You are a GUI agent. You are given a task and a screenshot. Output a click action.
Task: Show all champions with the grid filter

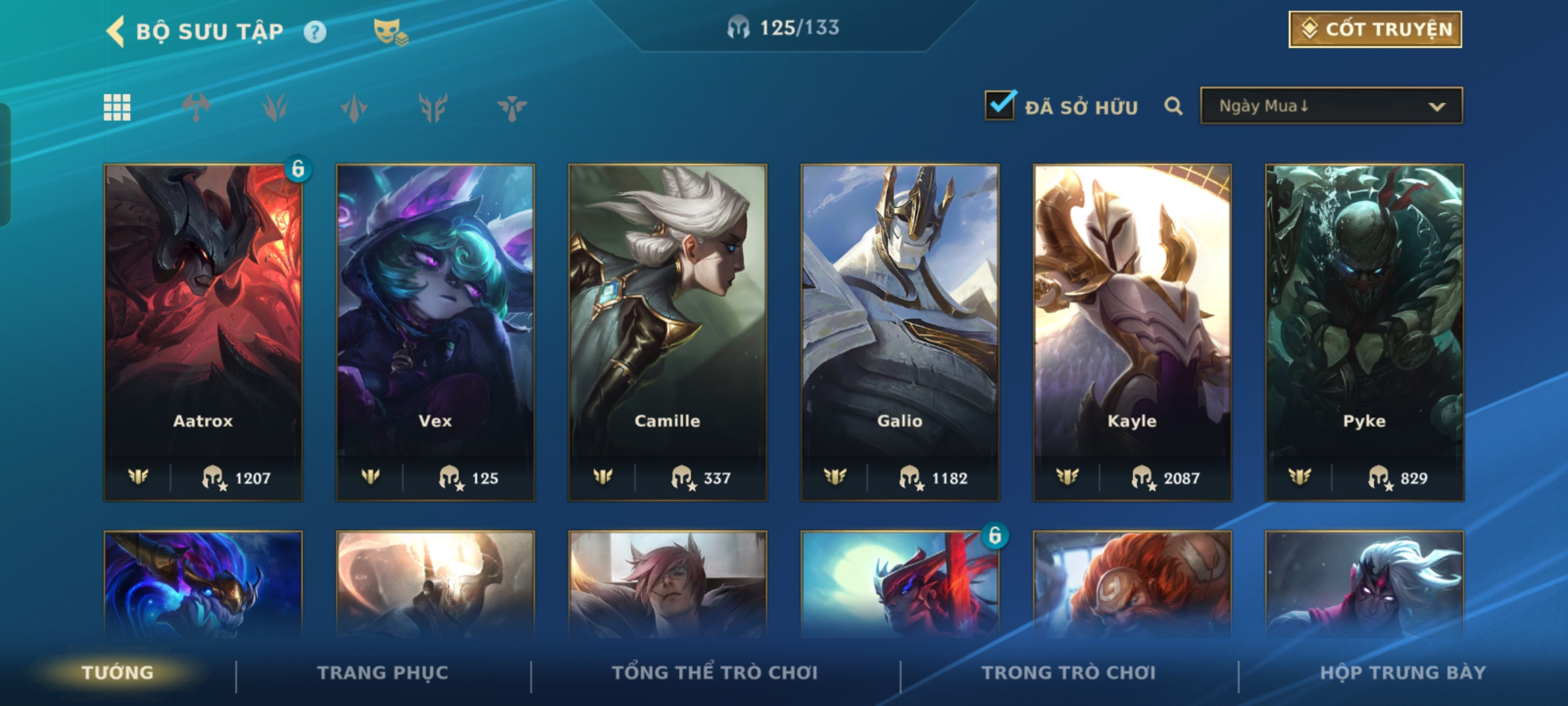pos(118,107)
